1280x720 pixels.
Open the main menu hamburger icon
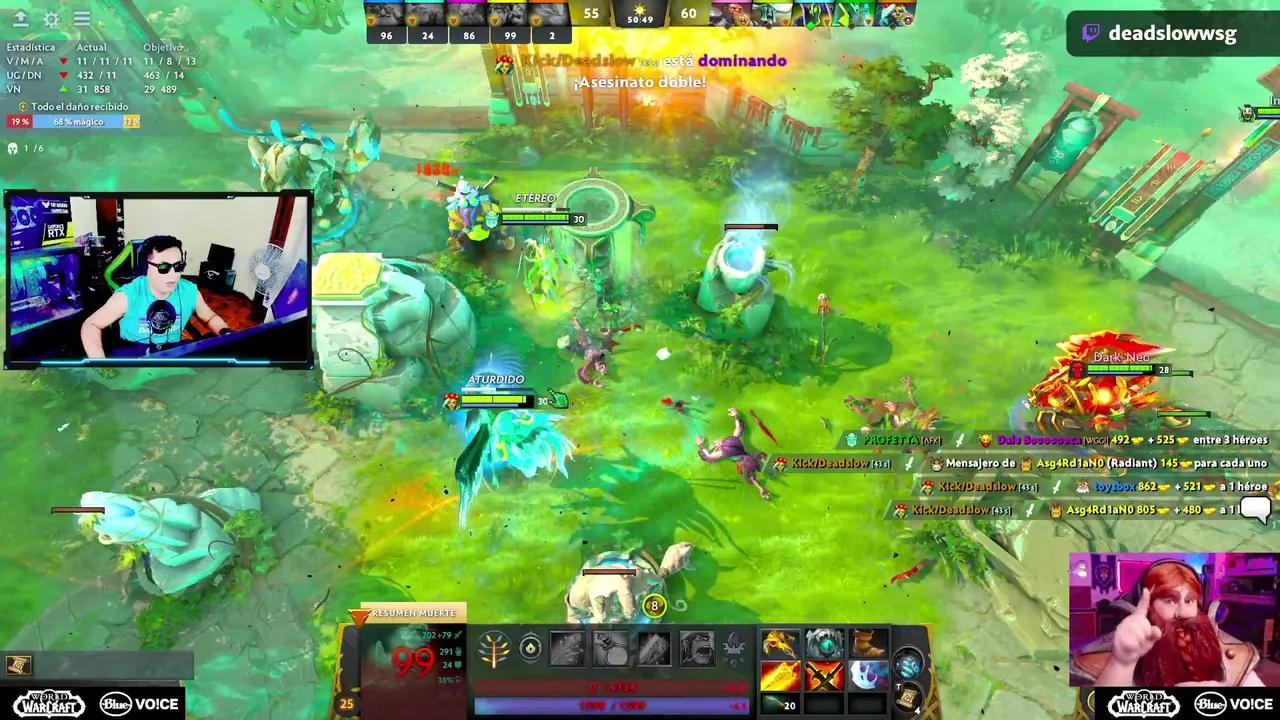[82, 19]
